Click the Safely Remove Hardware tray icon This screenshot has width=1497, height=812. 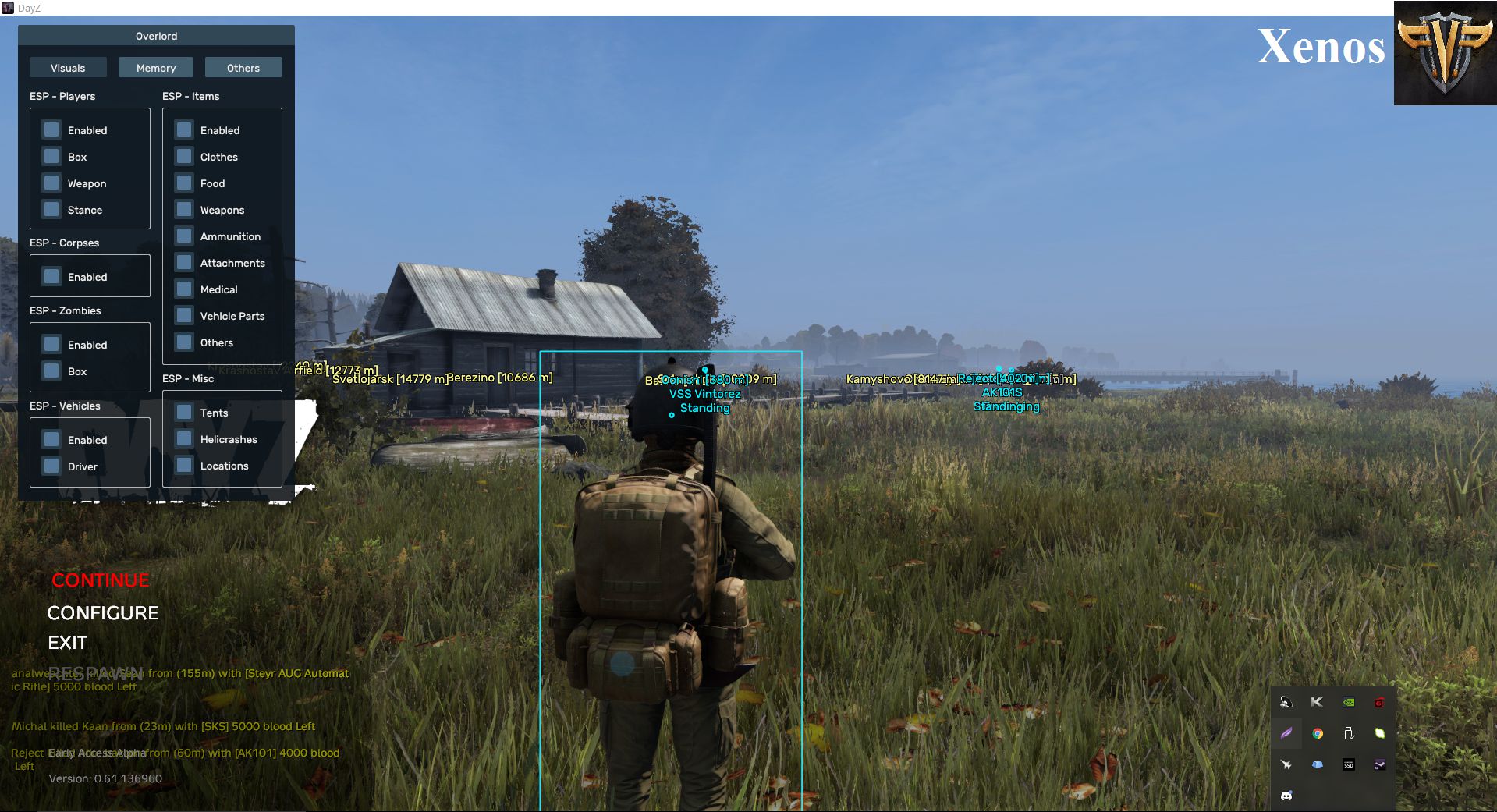point(1348,732)
